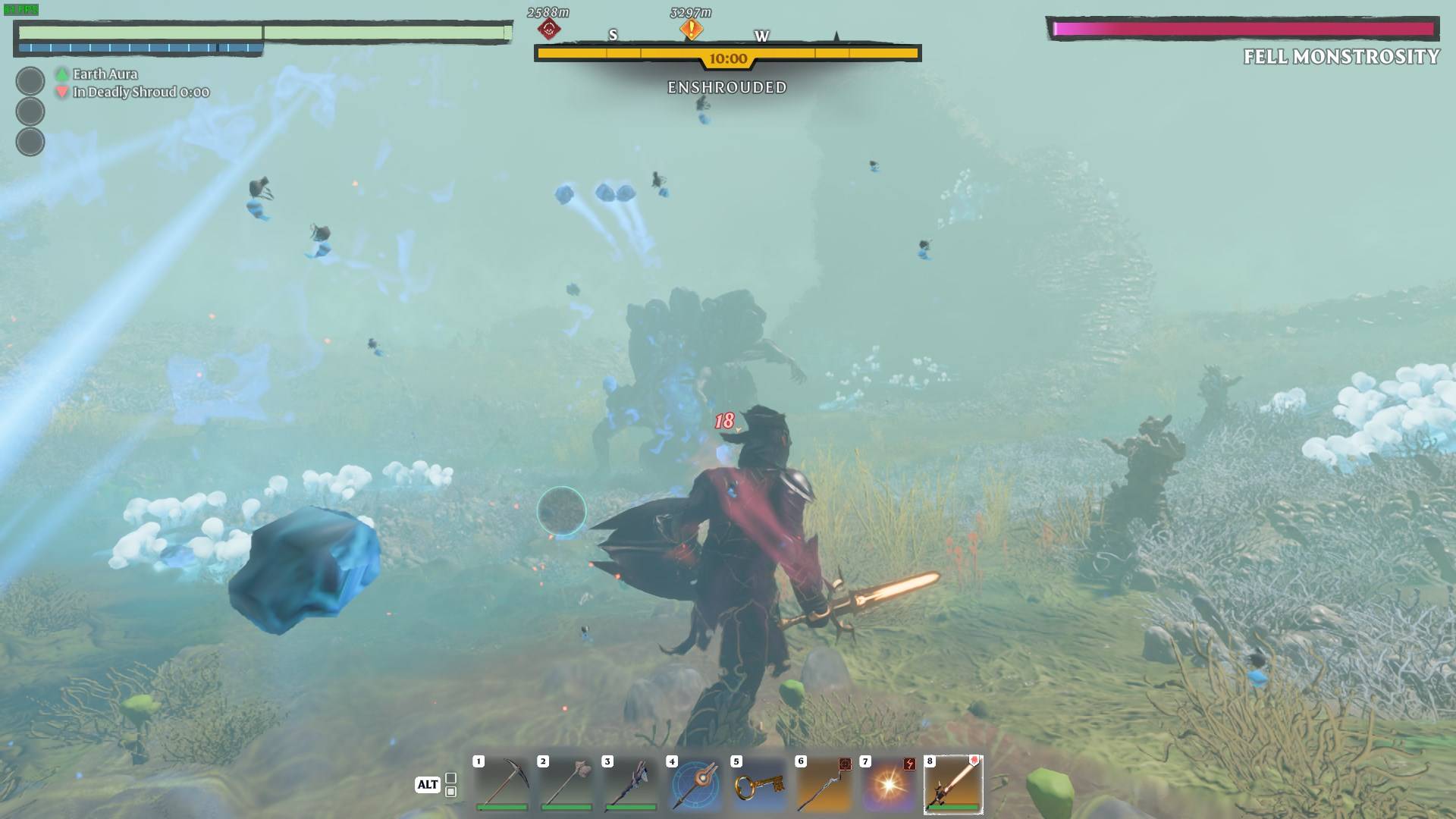The image size is (1456, 819).
Task: Click the red quest marker at 2588m
Action: point(549,28)
